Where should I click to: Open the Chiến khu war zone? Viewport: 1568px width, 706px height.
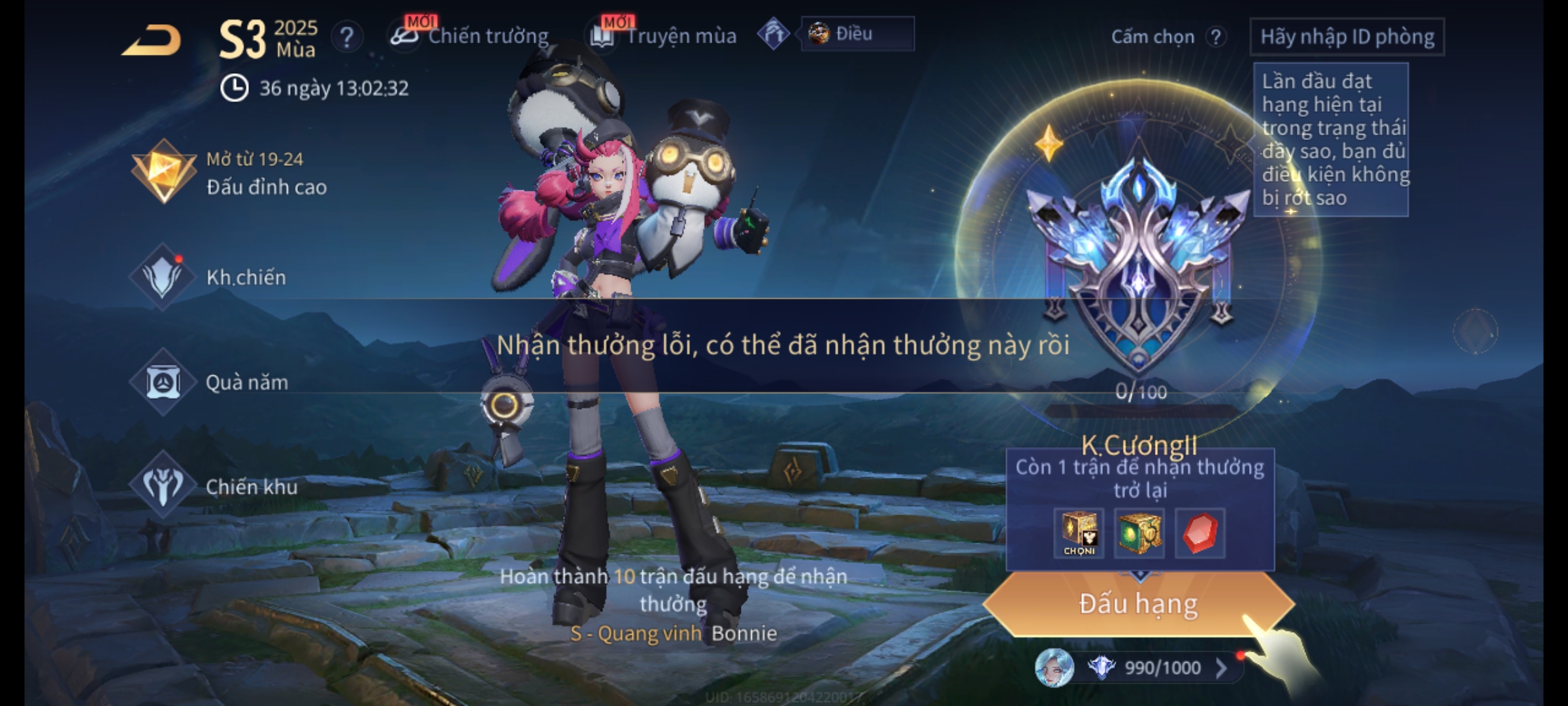(x=214, y=486)
